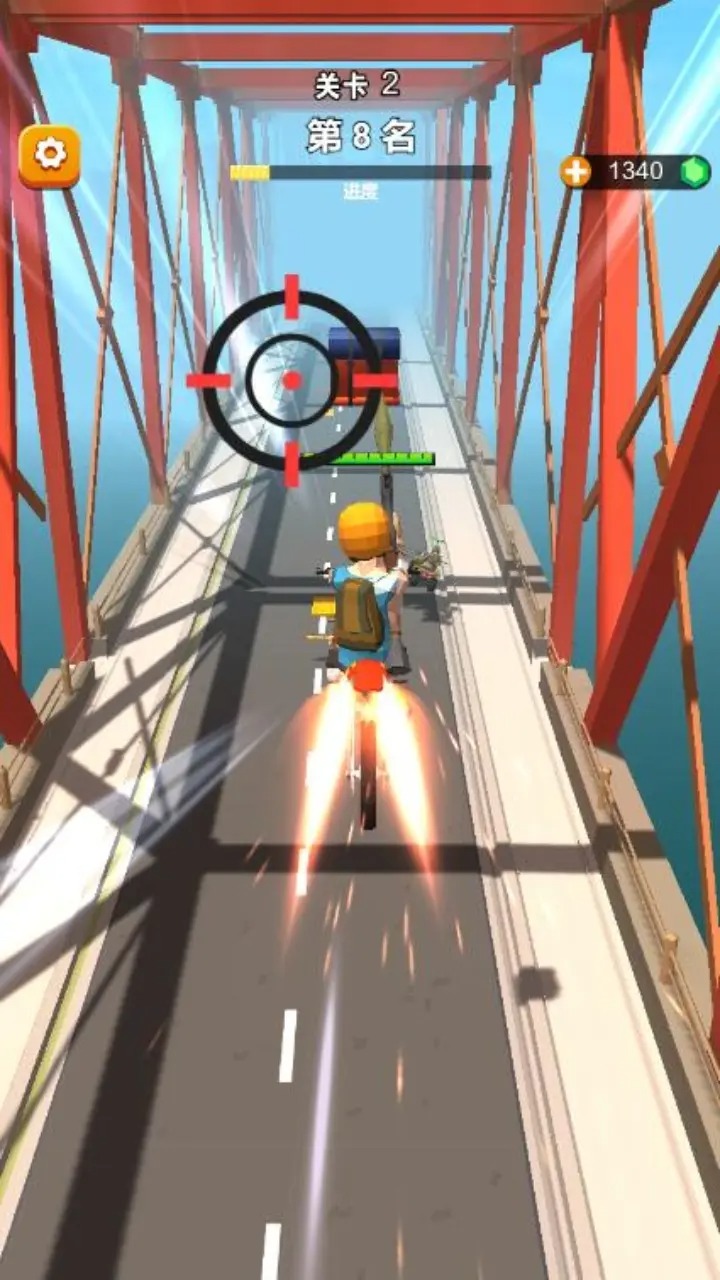Open the orange gear settings button
Image resolution: width=720 pixels, height=1280 pixels.
pyautogui.click(x=49, y=155)
